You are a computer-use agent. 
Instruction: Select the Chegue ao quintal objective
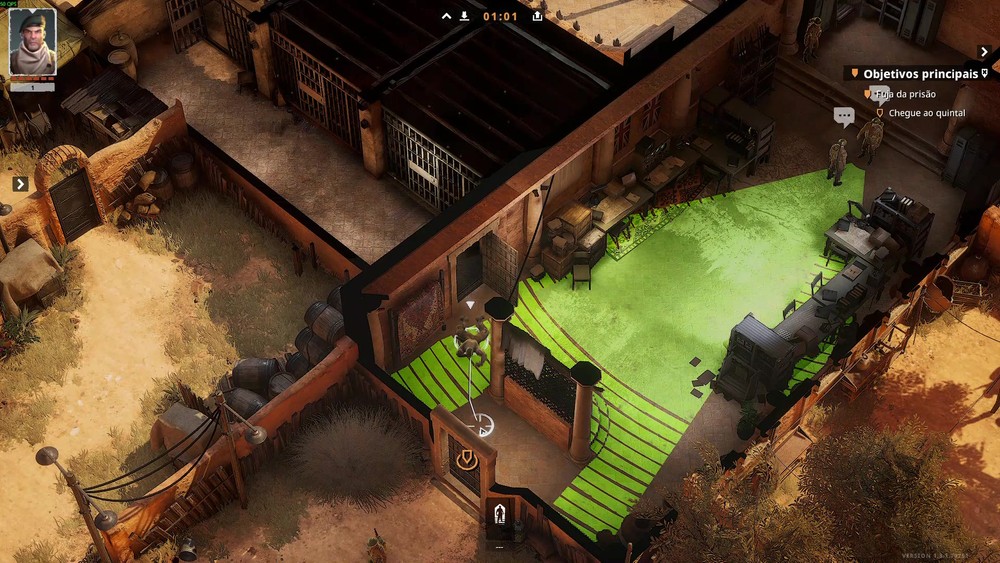tap(926, 113)
